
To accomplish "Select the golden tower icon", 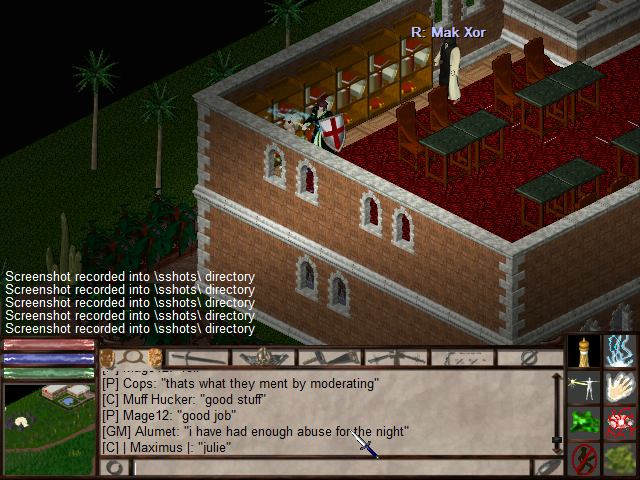I will (x=584, y=350).
